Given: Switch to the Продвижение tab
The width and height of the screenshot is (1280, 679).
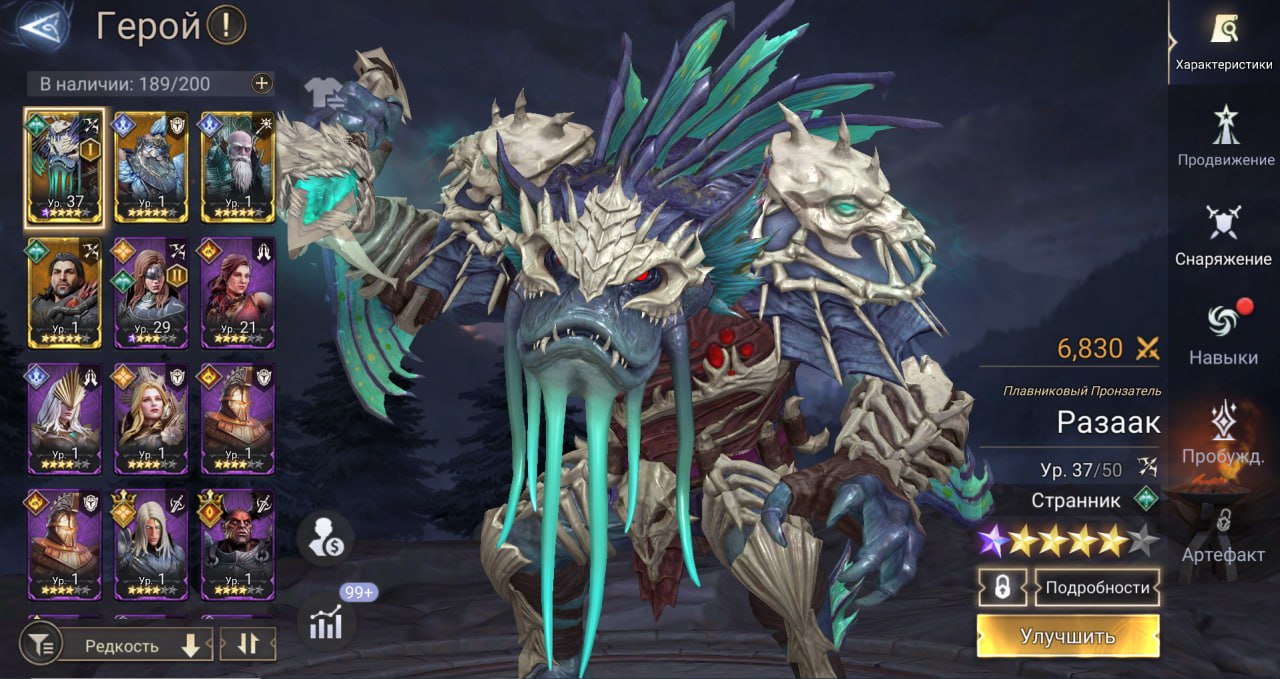Looking at the screenshot, I should 1225,136.
